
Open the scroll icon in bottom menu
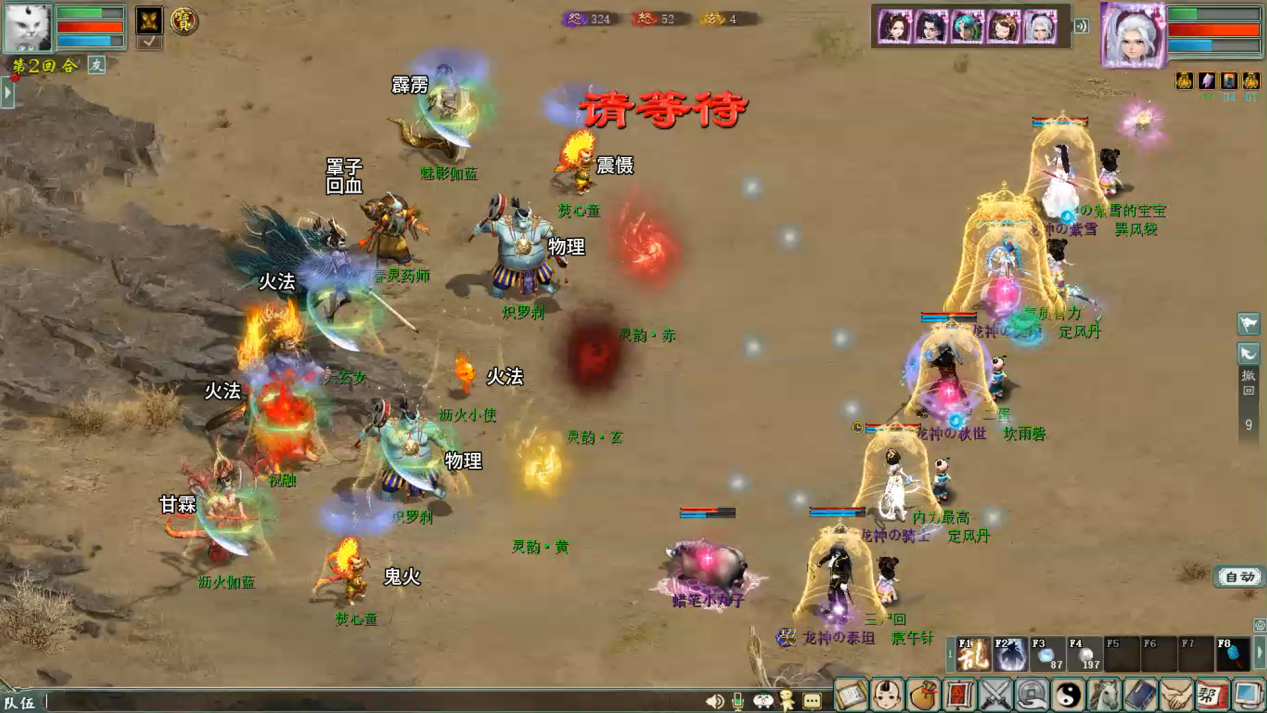851,694
